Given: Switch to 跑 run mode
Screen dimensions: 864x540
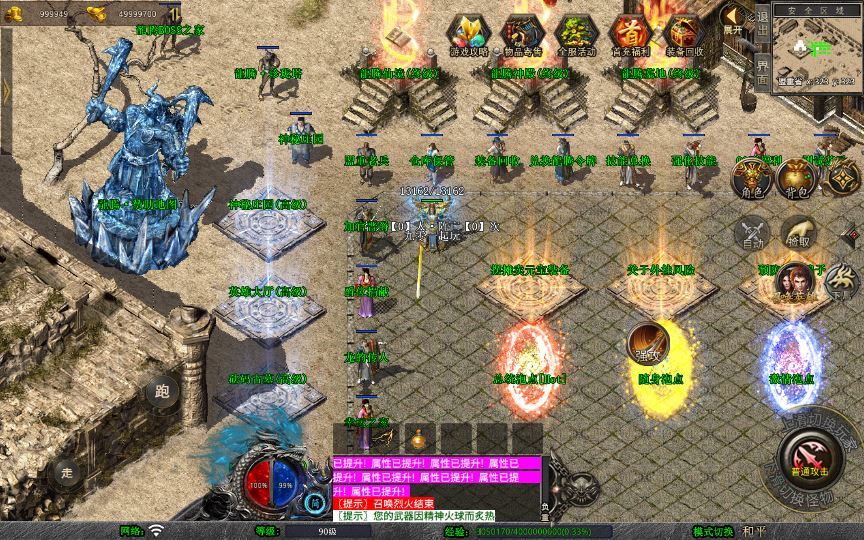Looking at the screenshot, I should pyautogui.click(x=162, y=392).
